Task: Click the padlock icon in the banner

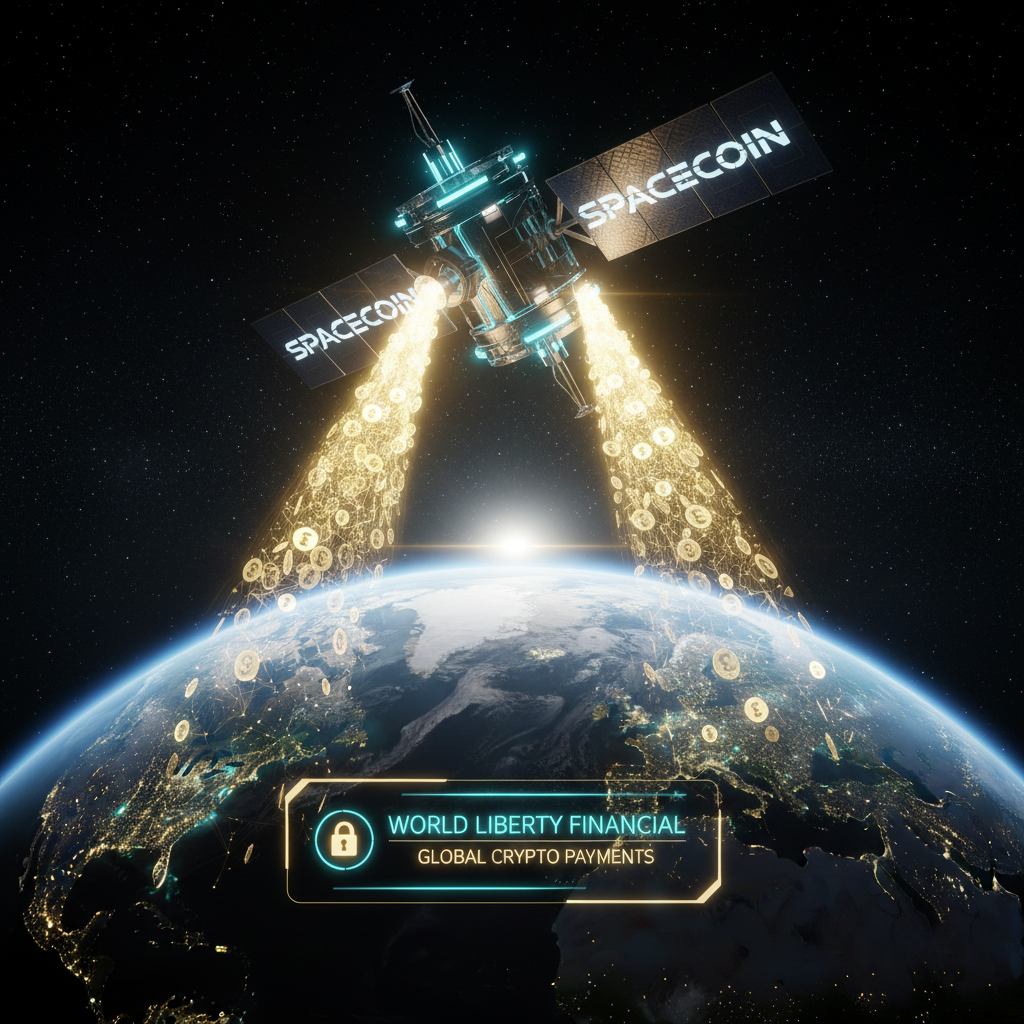Action: (x=344, y=840)
